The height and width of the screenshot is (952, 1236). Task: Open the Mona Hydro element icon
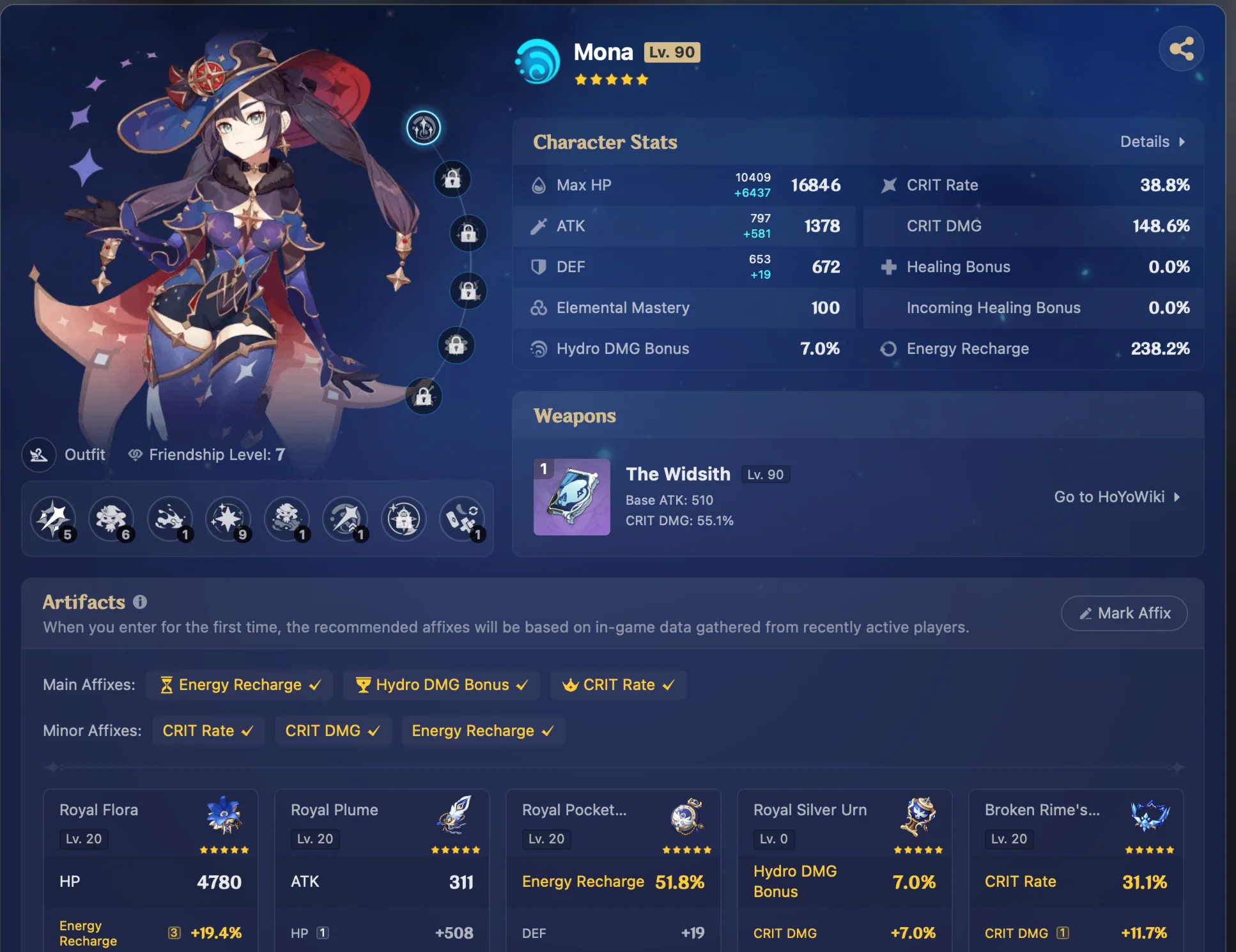536,61
